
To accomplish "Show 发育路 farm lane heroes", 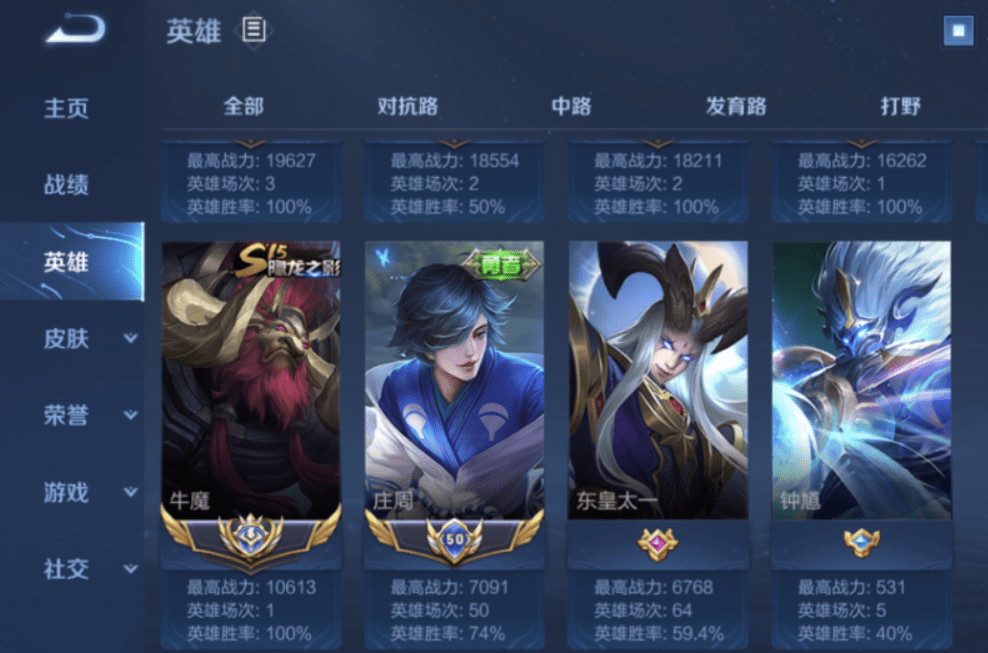I will pos(736,106).
